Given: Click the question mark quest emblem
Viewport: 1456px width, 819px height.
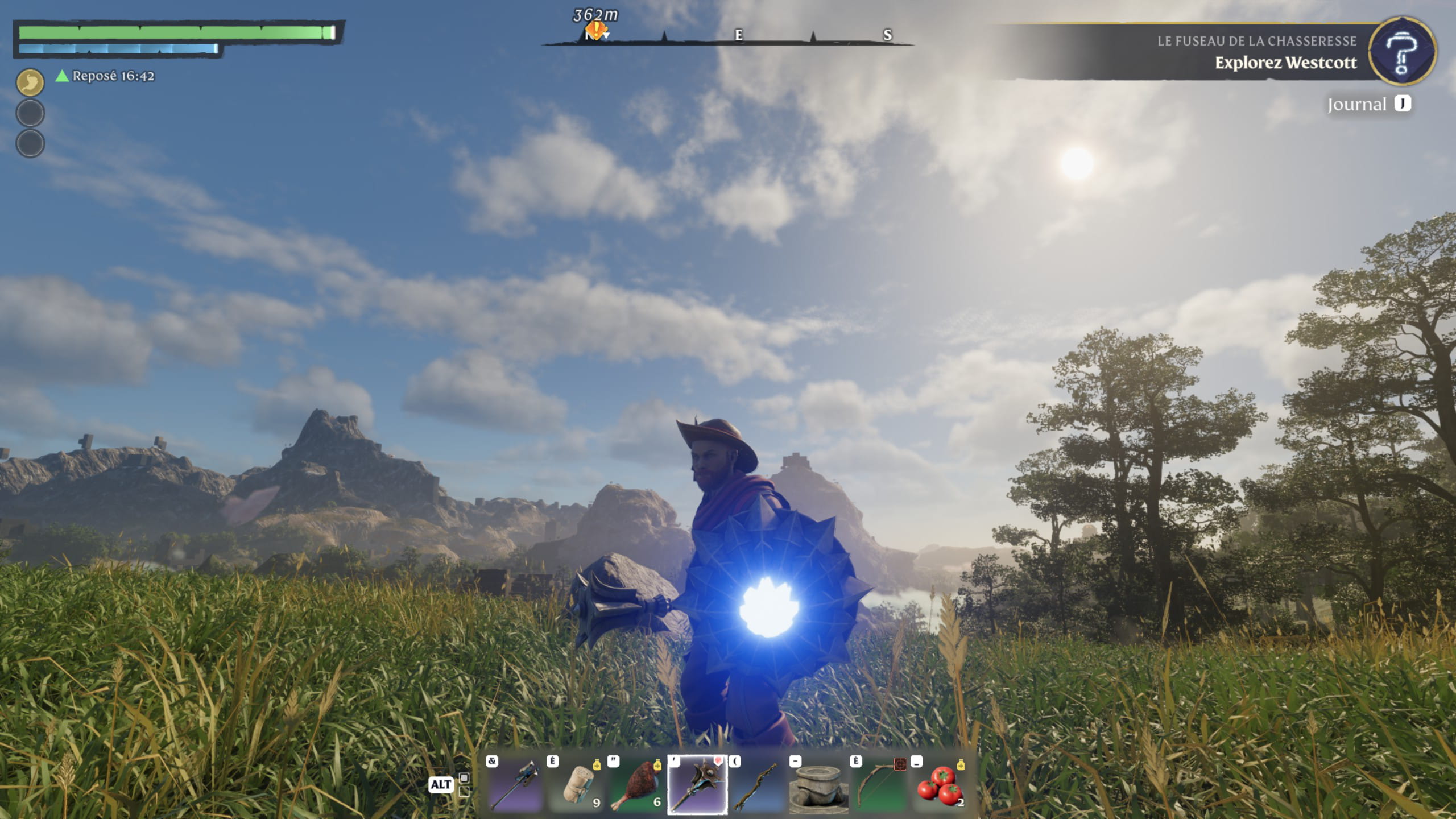Looking at the screenshot, I should coord(1402,52).
